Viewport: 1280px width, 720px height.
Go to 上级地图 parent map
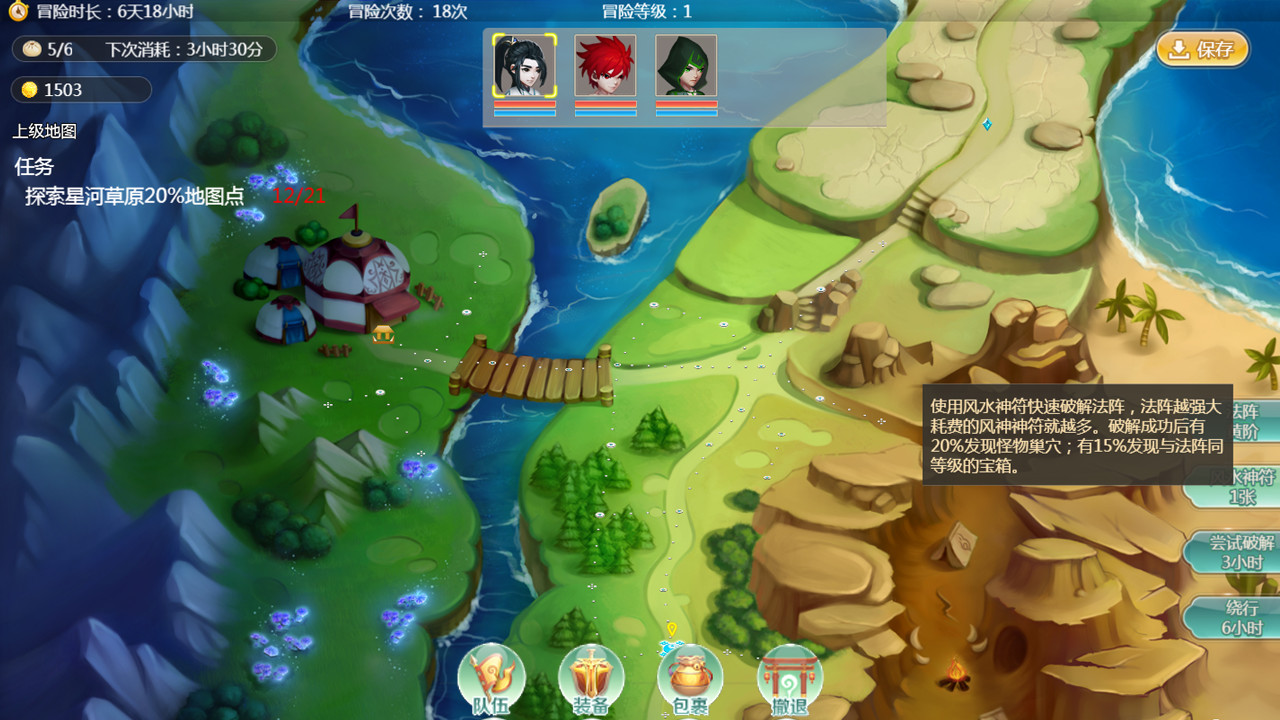click(x=44, y=131)
